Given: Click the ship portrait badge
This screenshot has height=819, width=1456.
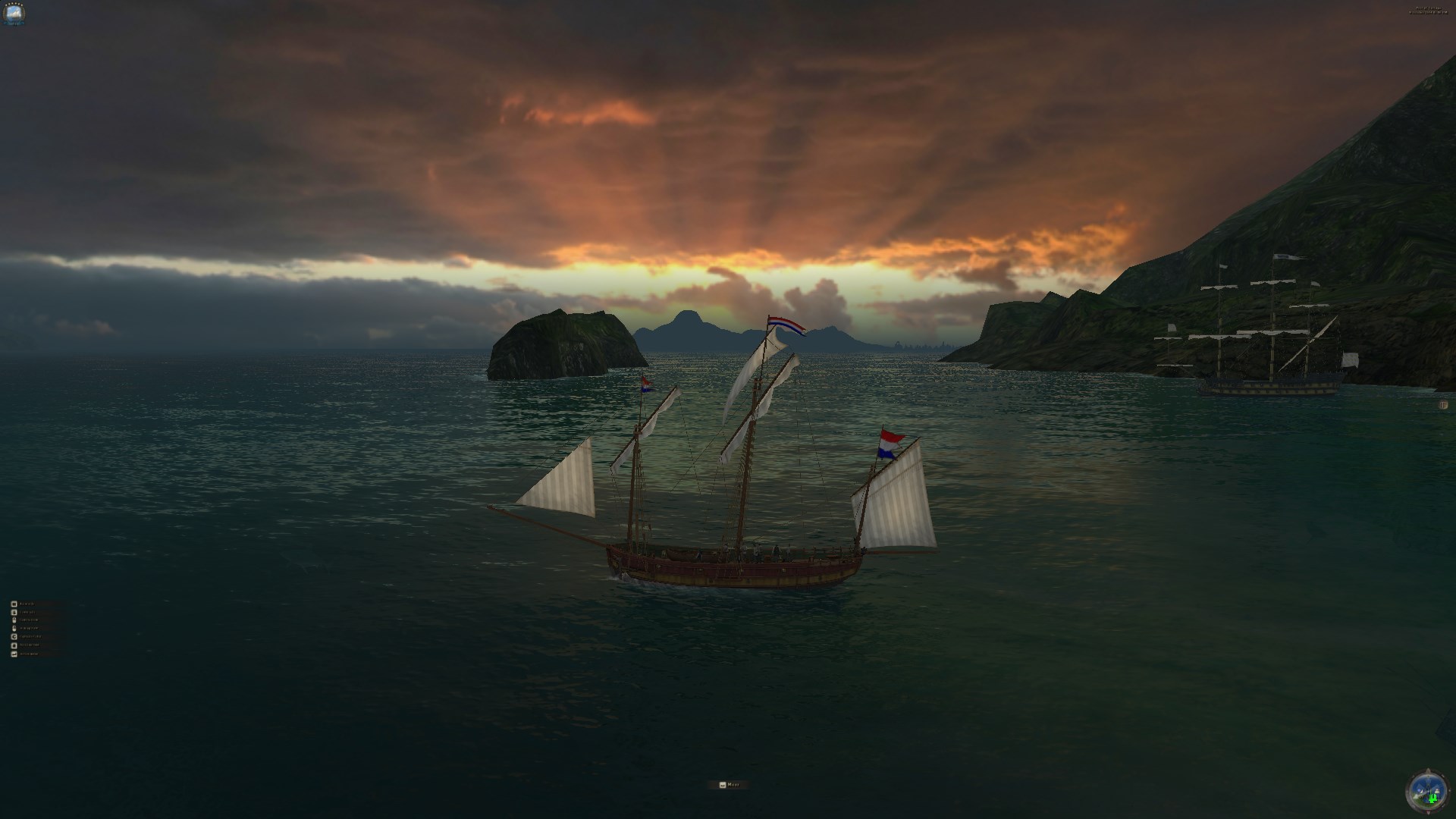Looking at the screenshot, I should tap(14, 14).
